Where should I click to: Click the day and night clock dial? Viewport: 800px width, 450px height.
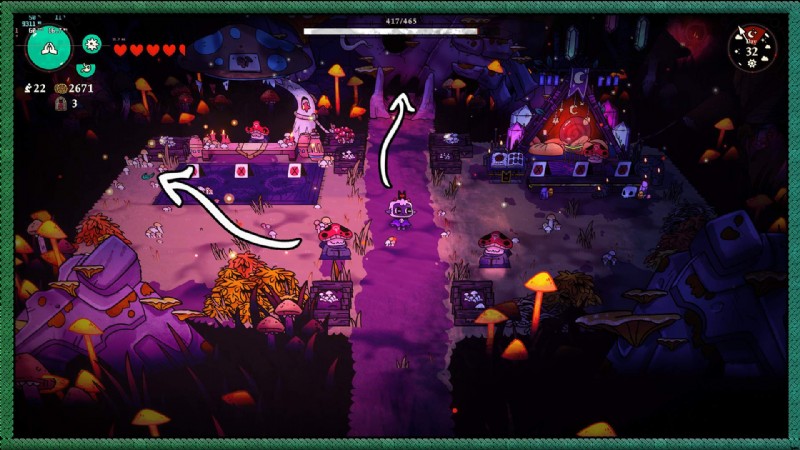click(x=752, y=46)
